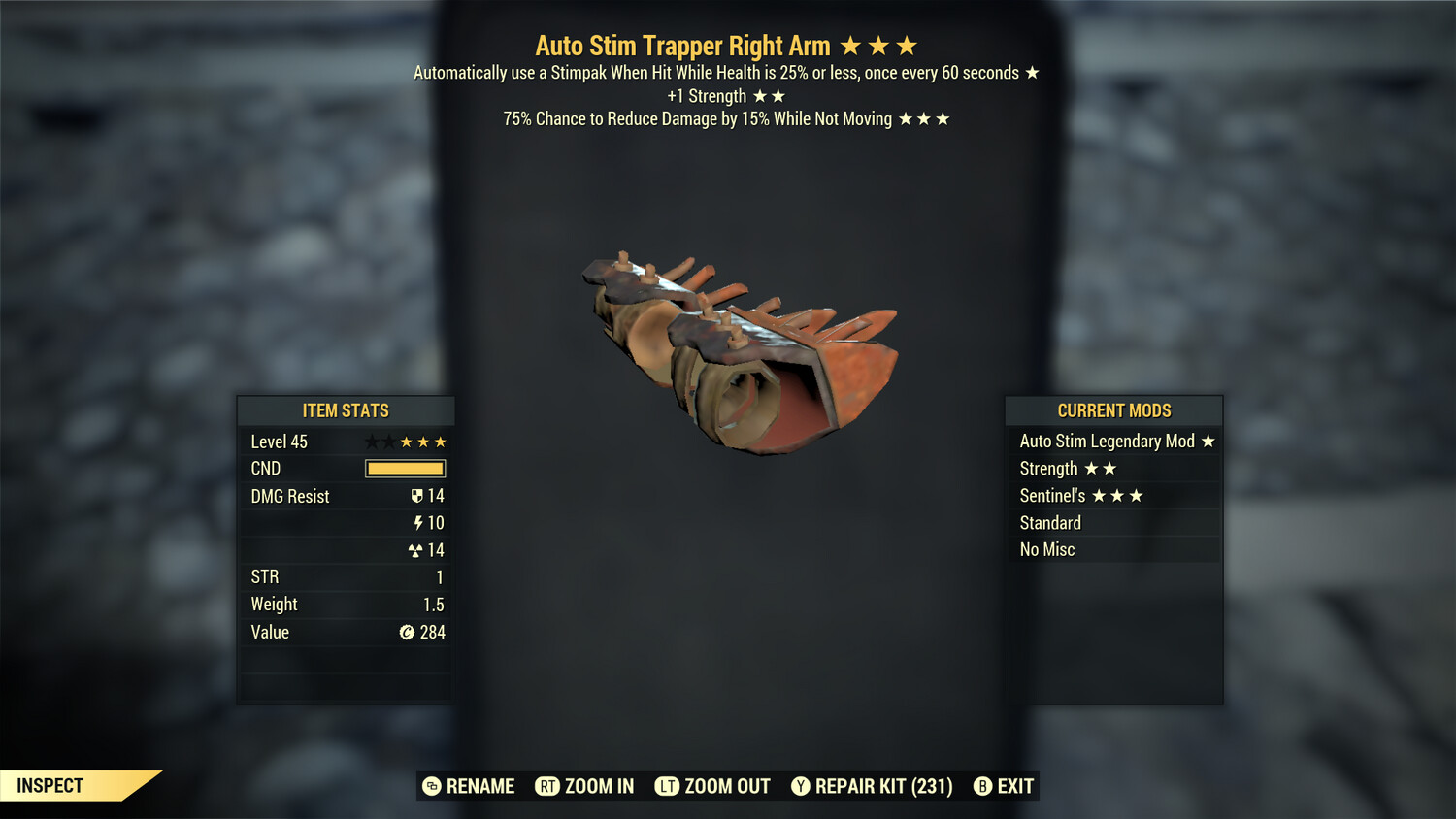
Task: Toggle a star on the Level 45 rating row
Action: coord(408,442)
